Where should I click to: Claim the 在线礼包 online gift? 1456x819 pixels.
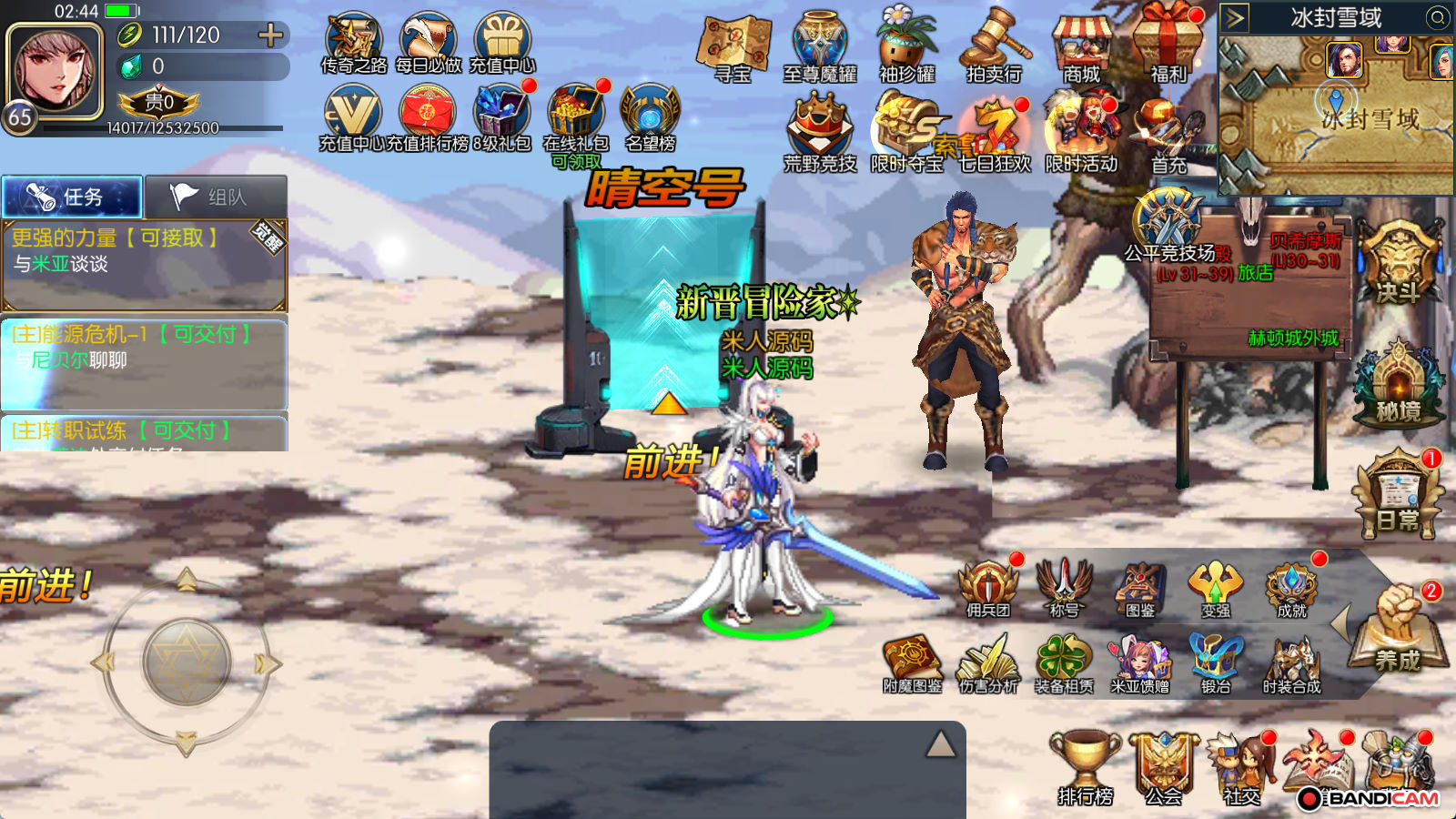point(575,120)
